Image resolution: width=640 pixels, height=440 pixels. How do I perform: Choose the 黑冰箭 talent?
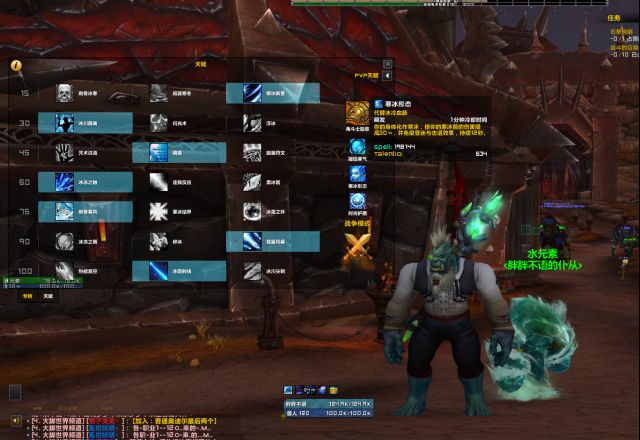(x=252, y=182)
